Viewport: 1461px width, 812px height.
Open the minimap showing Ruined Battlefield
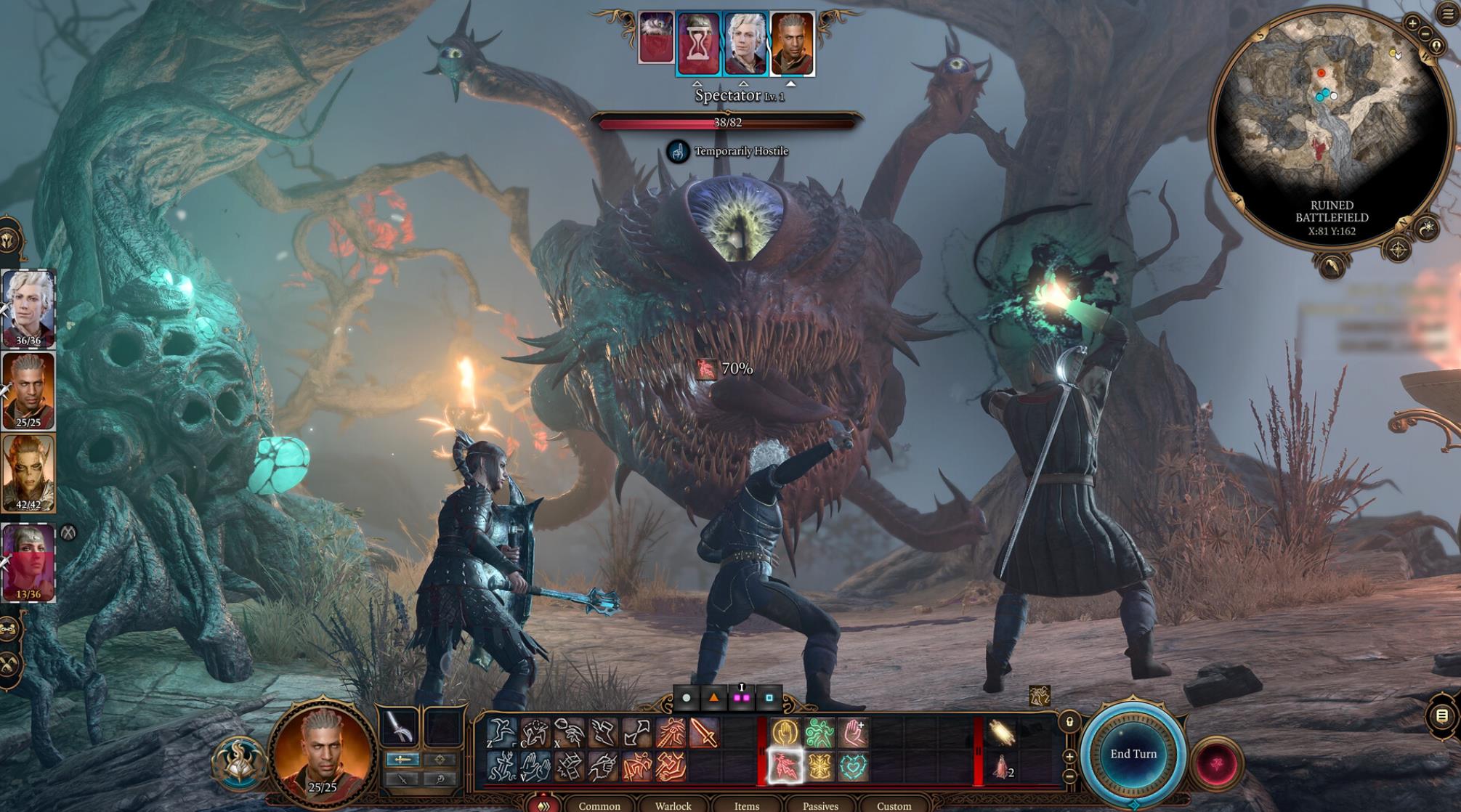[x=1330, y=123]
